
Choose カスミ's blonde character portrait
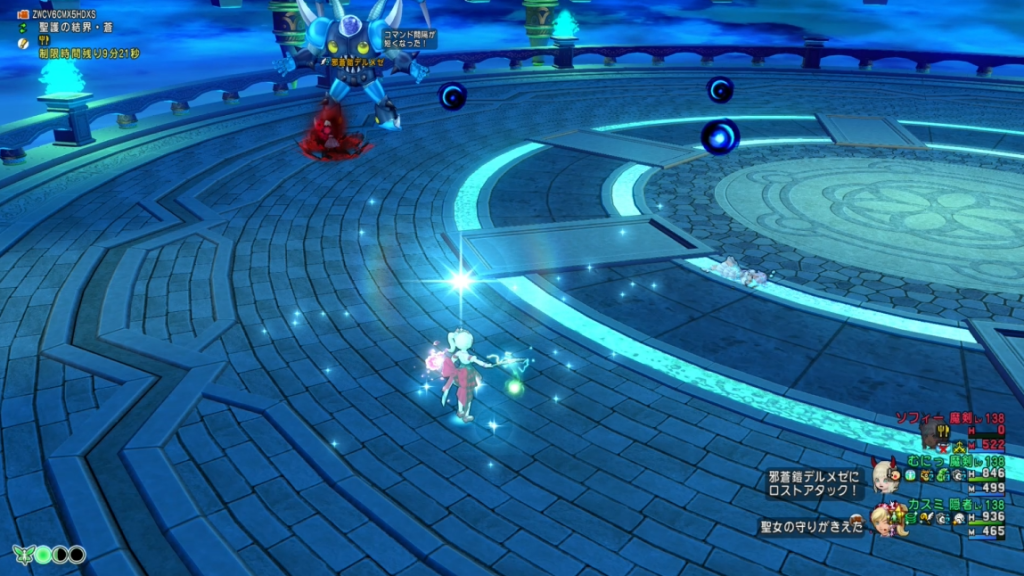click(x=882, y=518)
